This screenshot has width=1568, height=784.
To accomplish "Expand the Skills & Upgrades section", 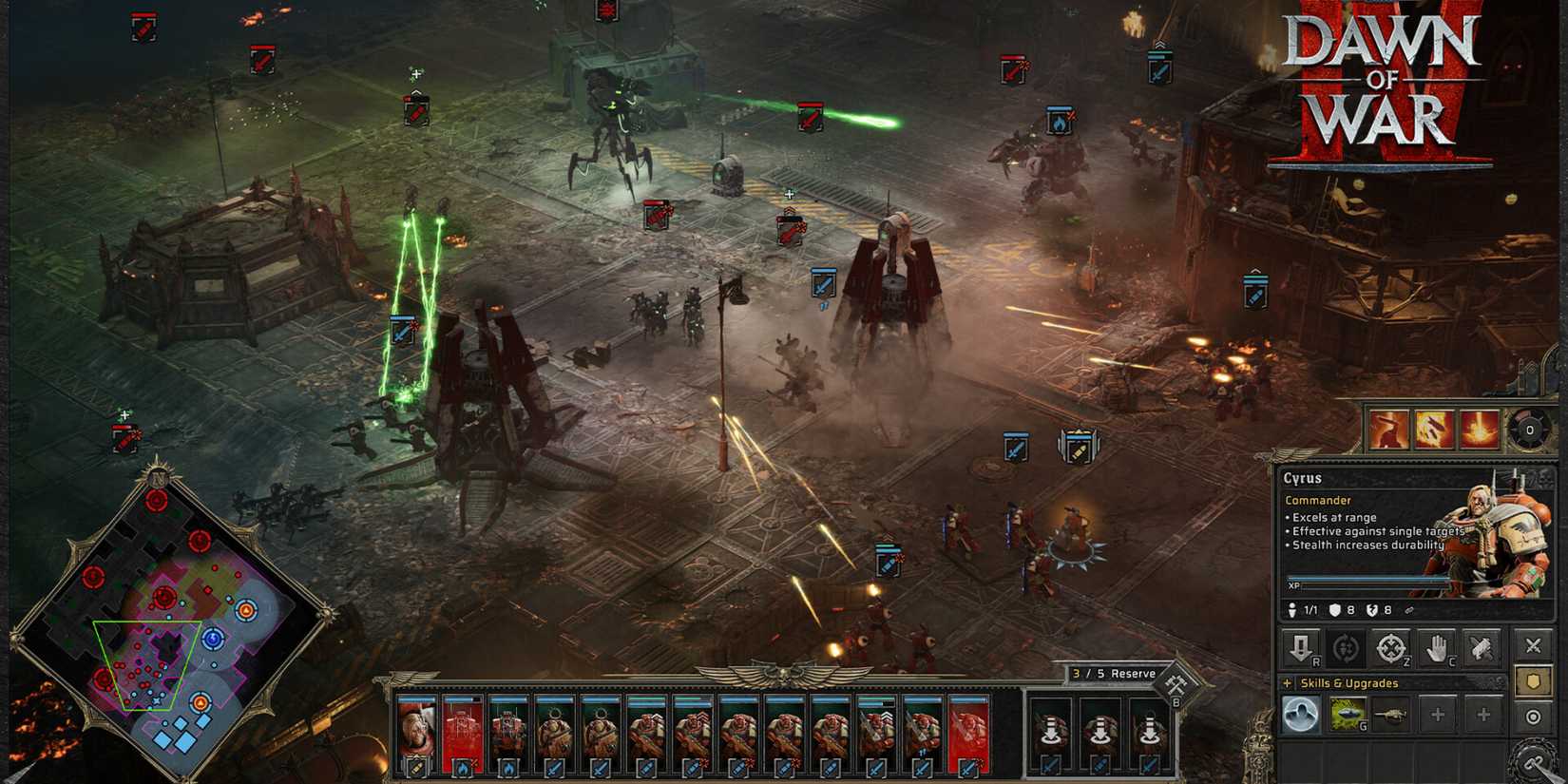I will [1287, 683].
